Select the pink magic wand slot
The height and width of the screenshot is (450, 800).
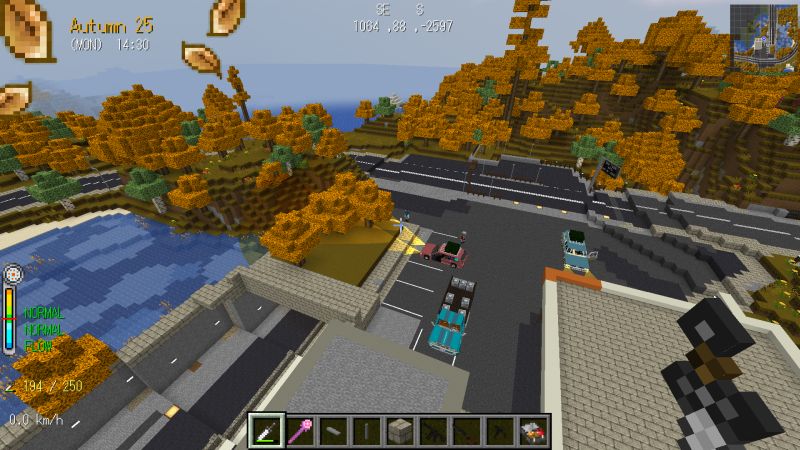click(300, 431)
